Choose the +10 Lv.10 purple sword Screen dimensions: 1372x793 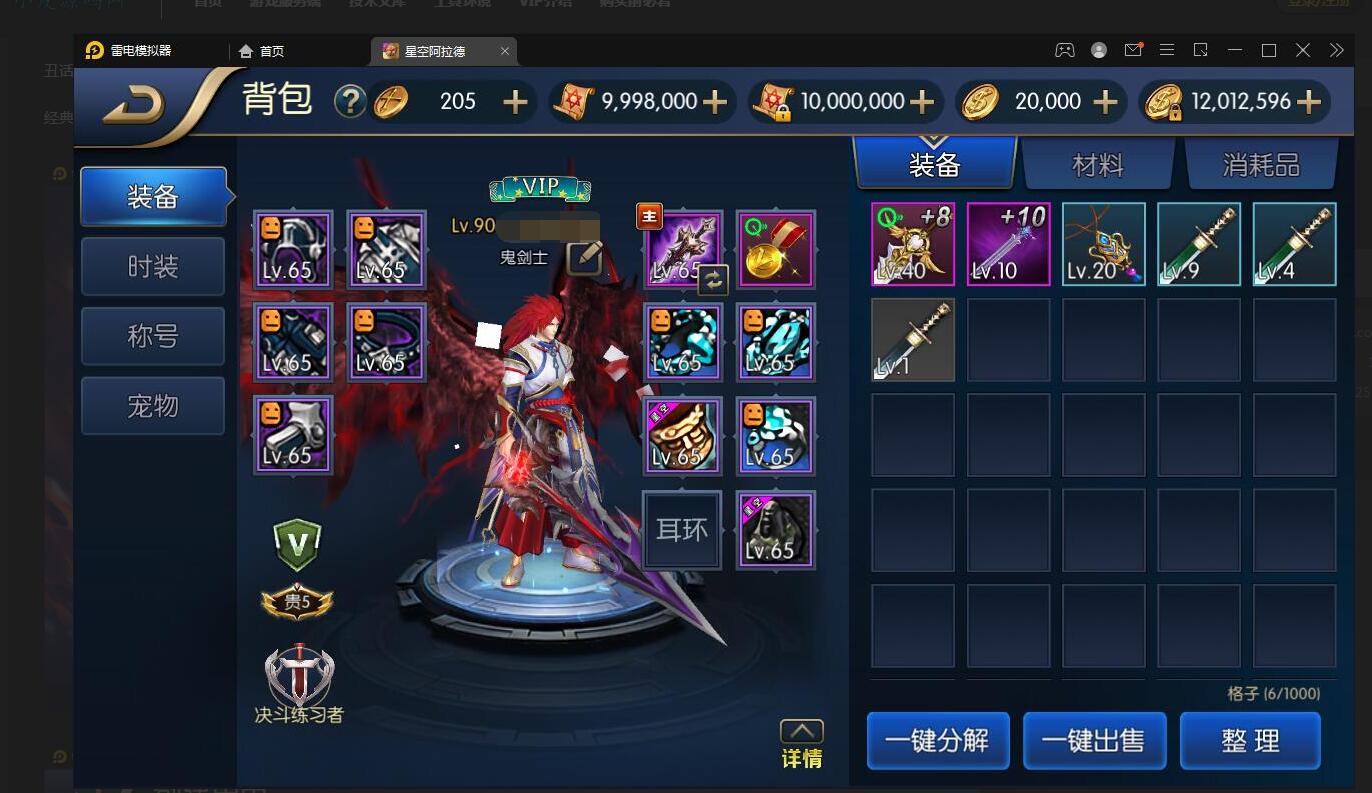coord(1008,244)
